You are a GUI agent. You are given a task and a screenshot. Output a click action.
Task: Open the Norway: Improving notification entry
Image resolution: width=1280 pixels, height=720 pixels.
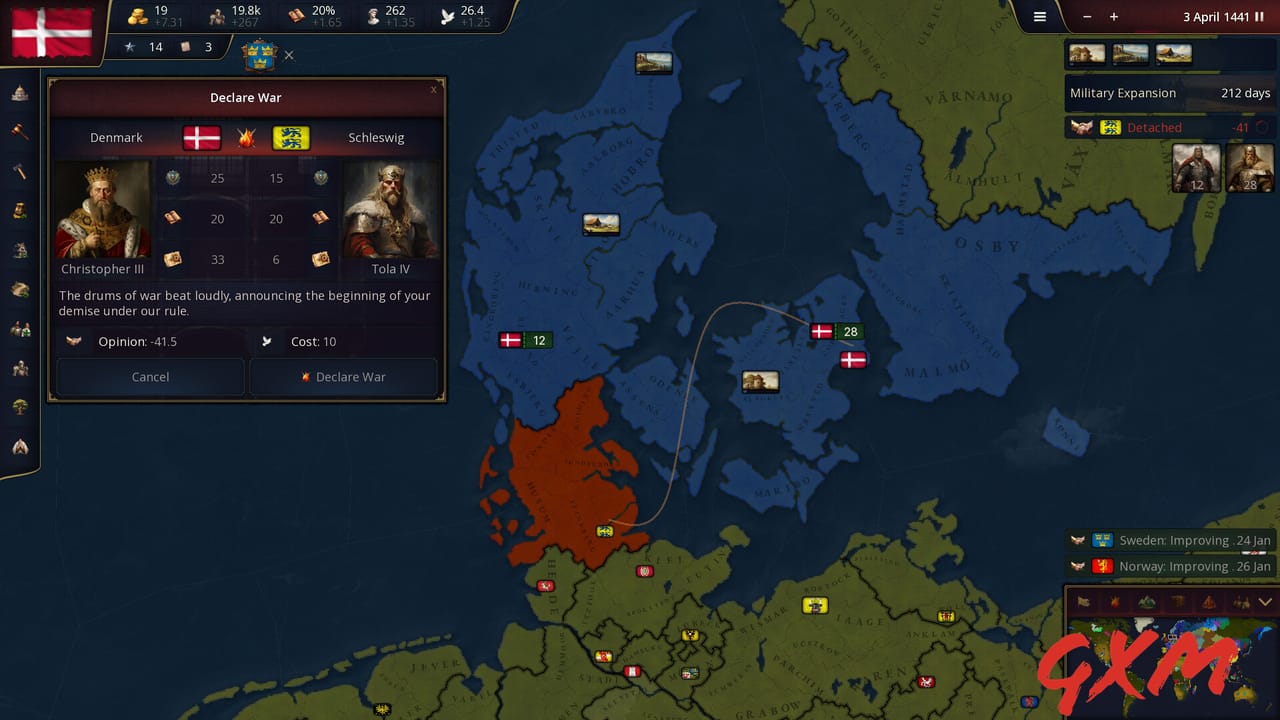(x=1170, y=566)
